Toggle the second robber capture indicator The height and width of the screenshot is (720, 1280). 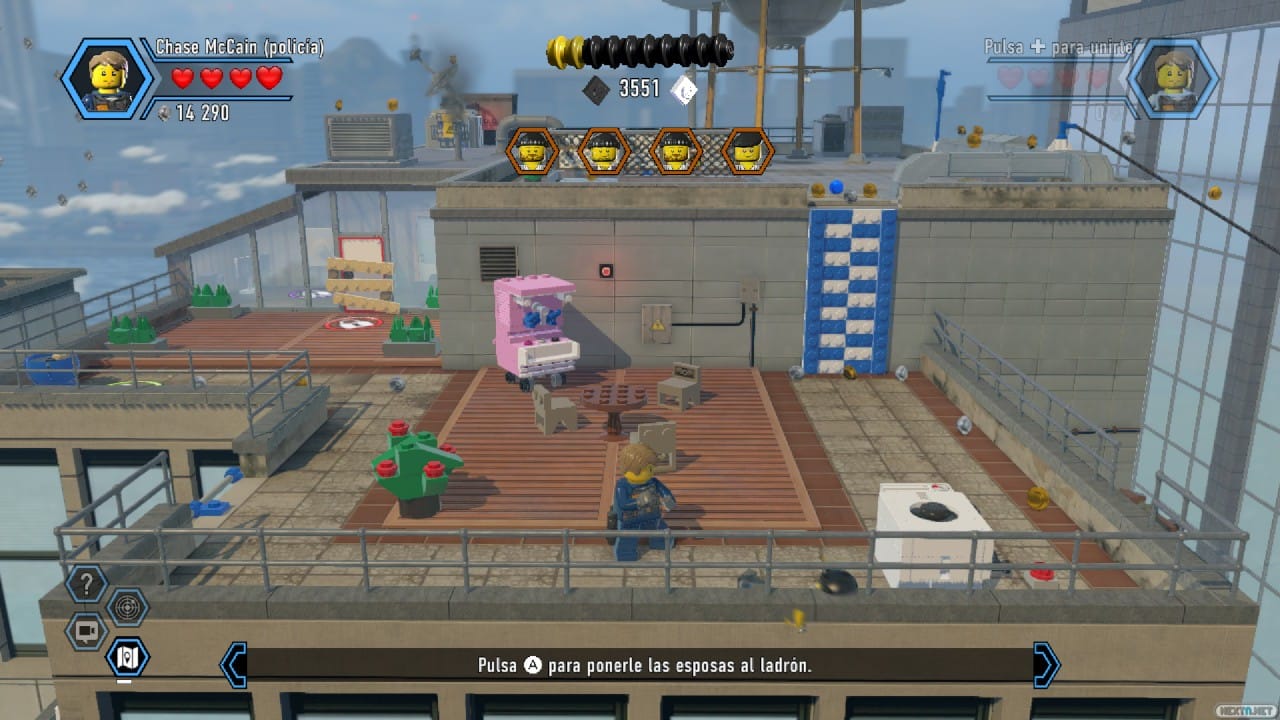603,152
